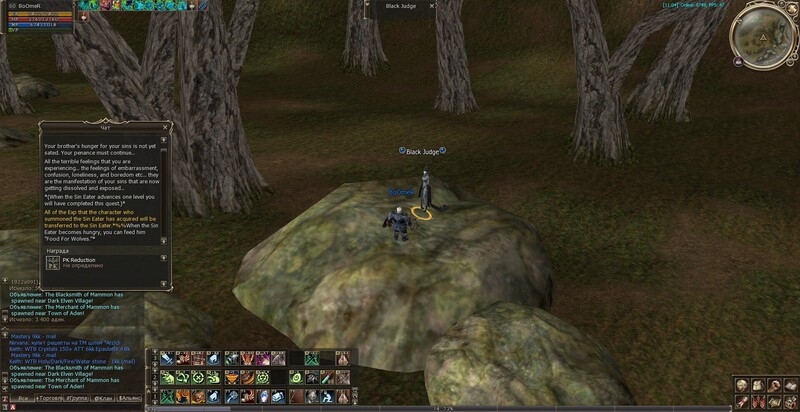Select the PK Reduction reward icon
Screen dimensions: 800x412
[x=53, y=262]
